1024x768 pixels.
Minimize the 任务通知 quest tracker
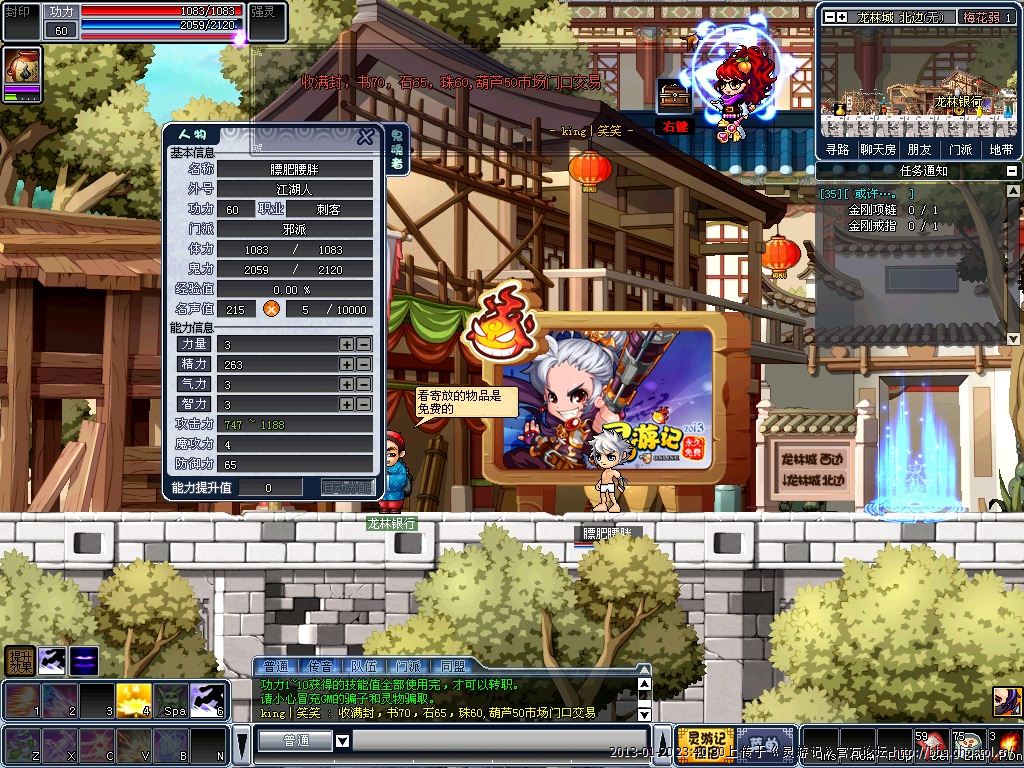tap(1013, 171)
